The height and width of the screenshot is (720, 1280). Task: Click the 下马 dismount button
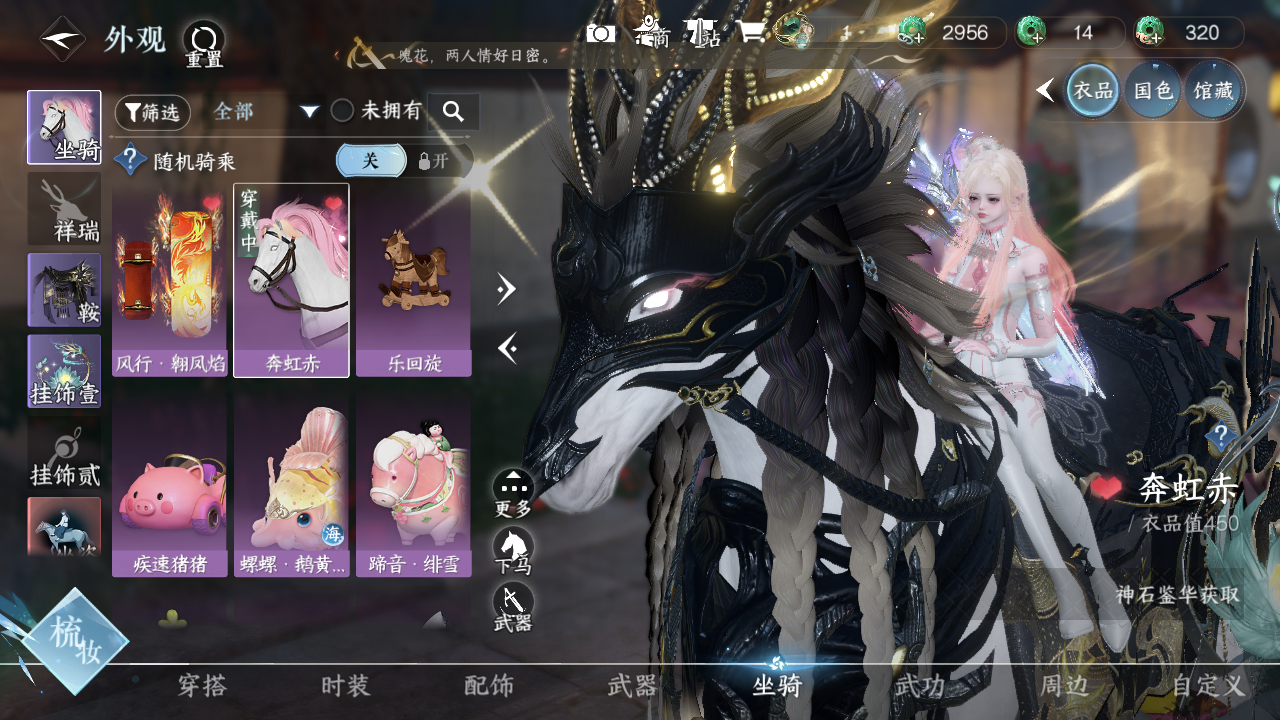pos(513,551)
